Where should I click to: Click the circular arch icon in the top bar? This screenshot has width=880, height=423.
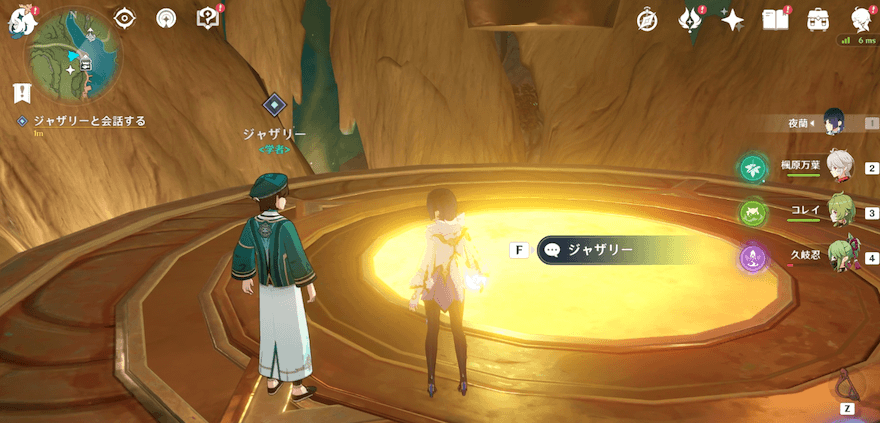(166, 17)
